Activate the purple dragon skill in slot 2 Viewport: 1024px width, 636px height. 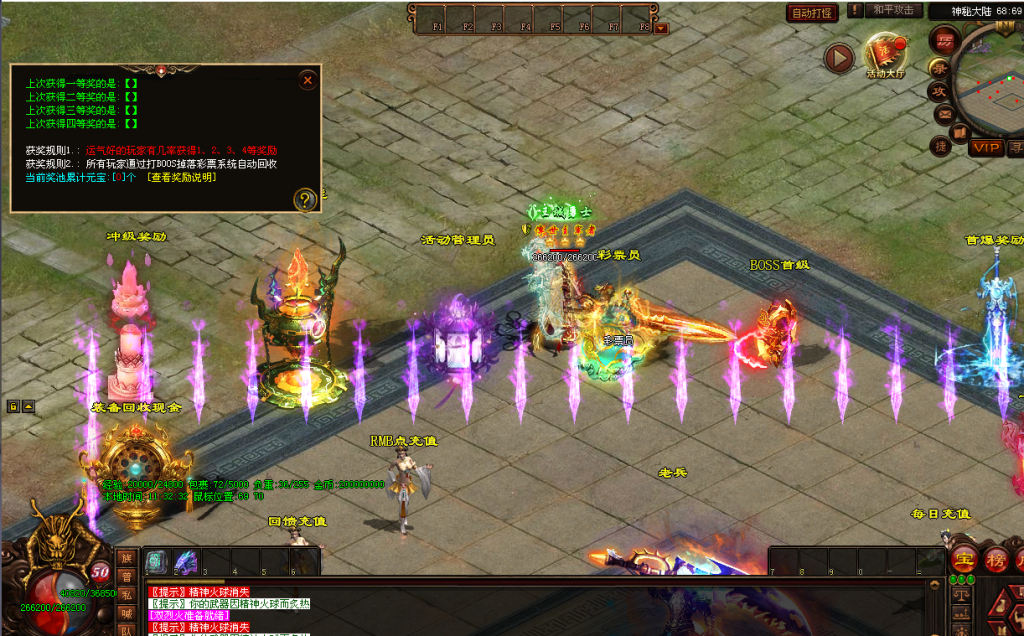pyautogui.click(x=187, y=562)
